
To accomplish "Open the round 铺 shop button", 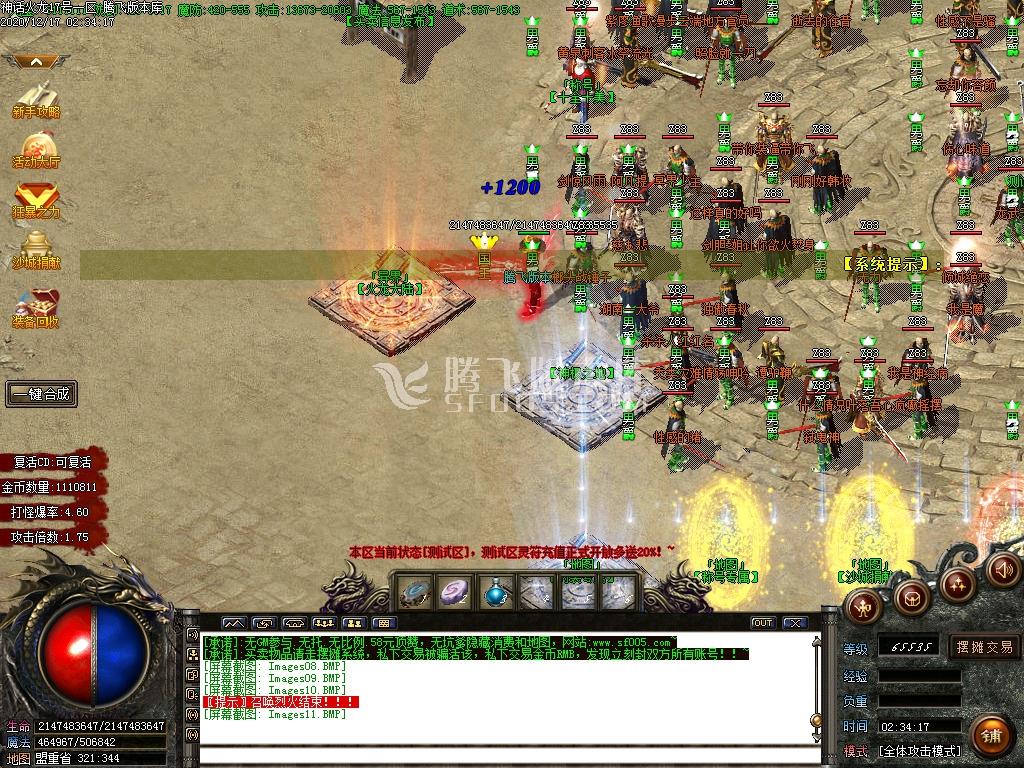I will 990,737.
